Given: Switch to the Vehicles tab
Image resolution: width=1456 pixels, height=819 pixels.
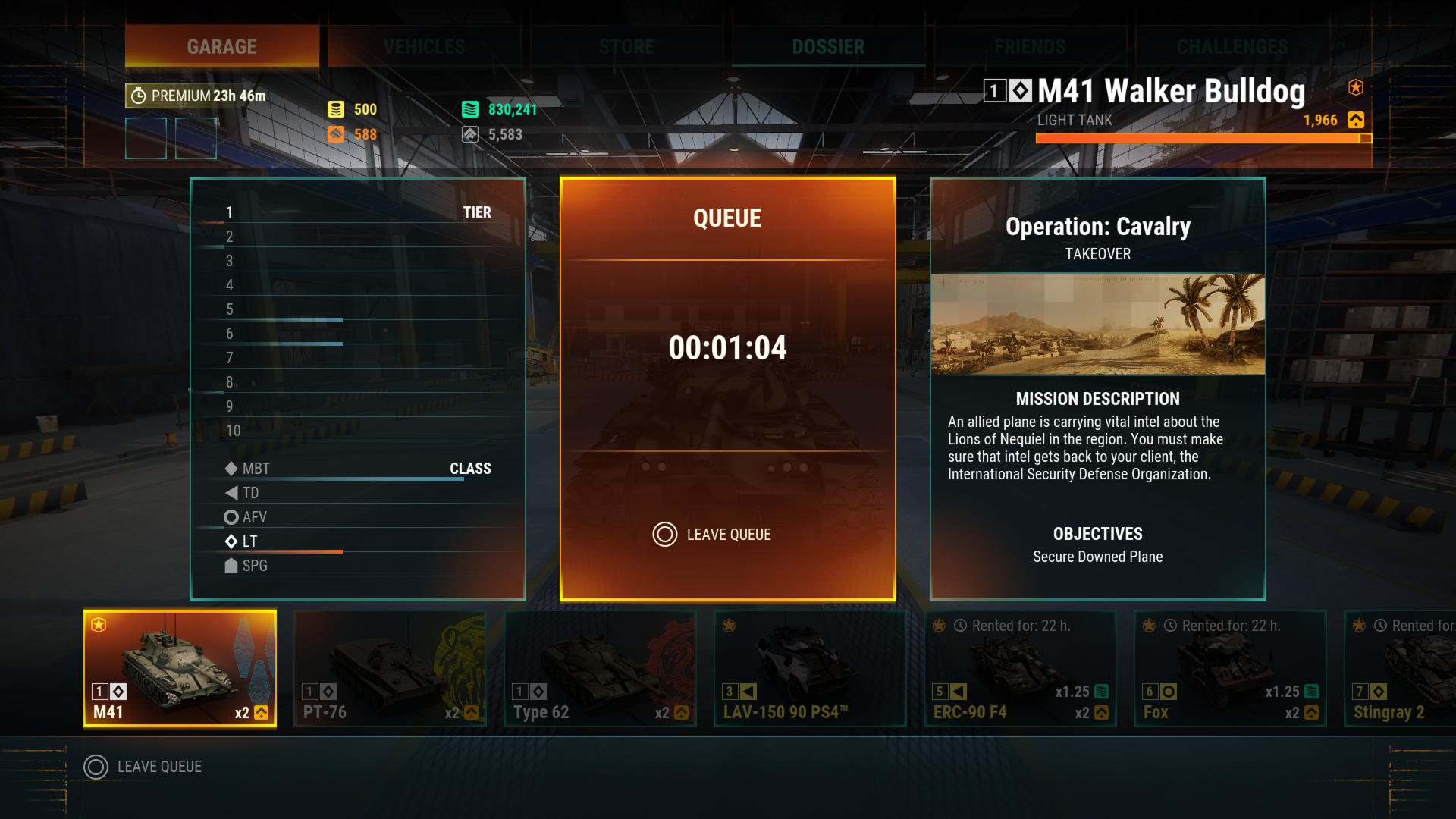Looking at the screenshot, I should (x=422, y=46).
